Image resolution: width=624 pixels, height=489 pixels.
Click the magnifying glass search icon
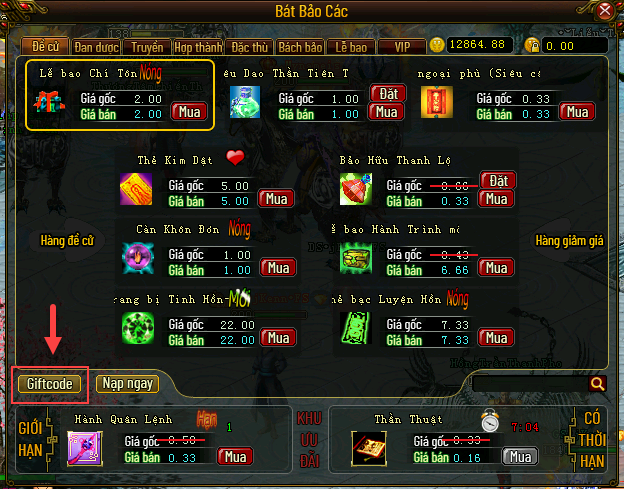click(598, 383)
